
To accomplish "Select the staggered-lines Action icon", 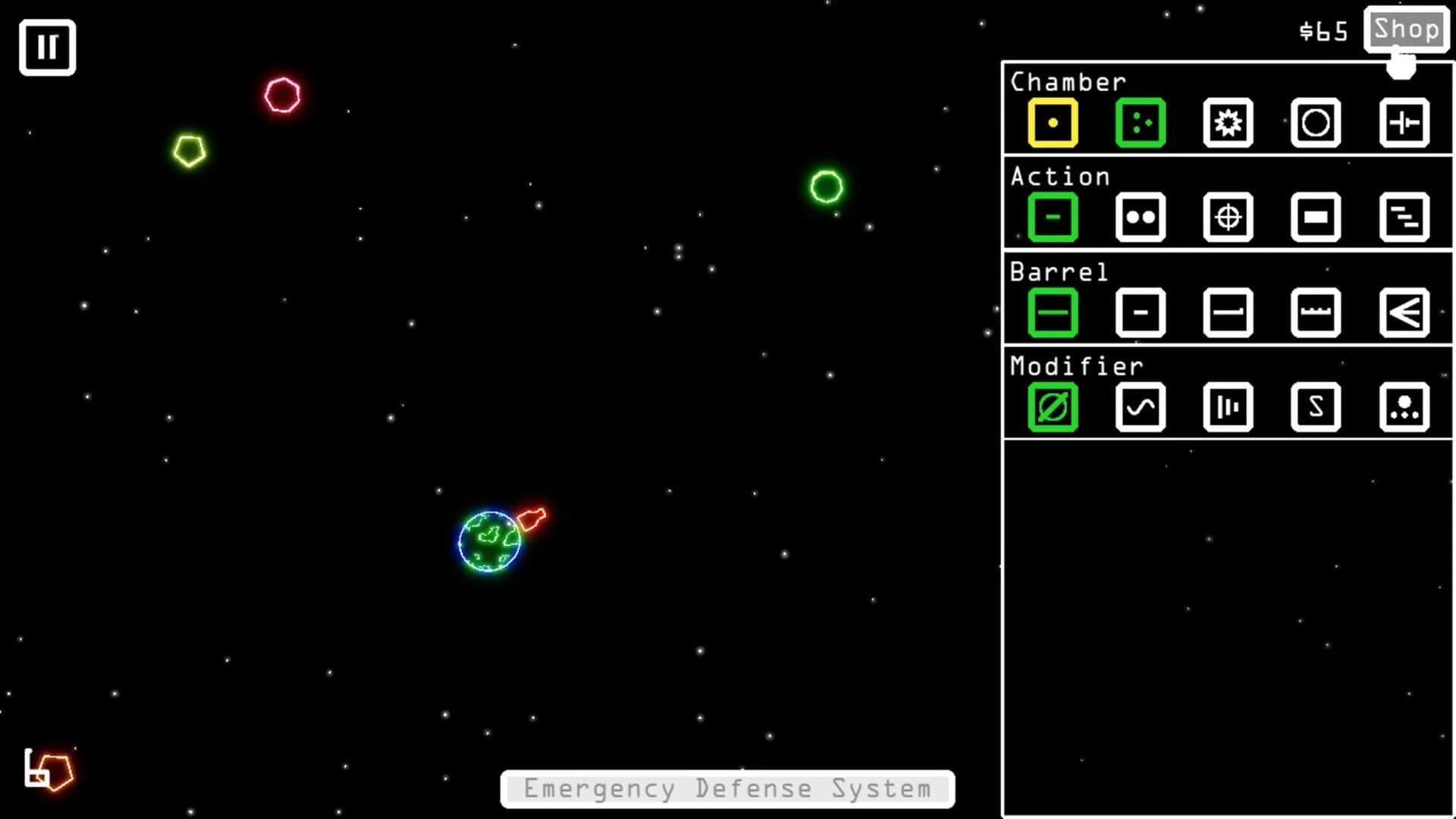I will tap(1404, 217).
